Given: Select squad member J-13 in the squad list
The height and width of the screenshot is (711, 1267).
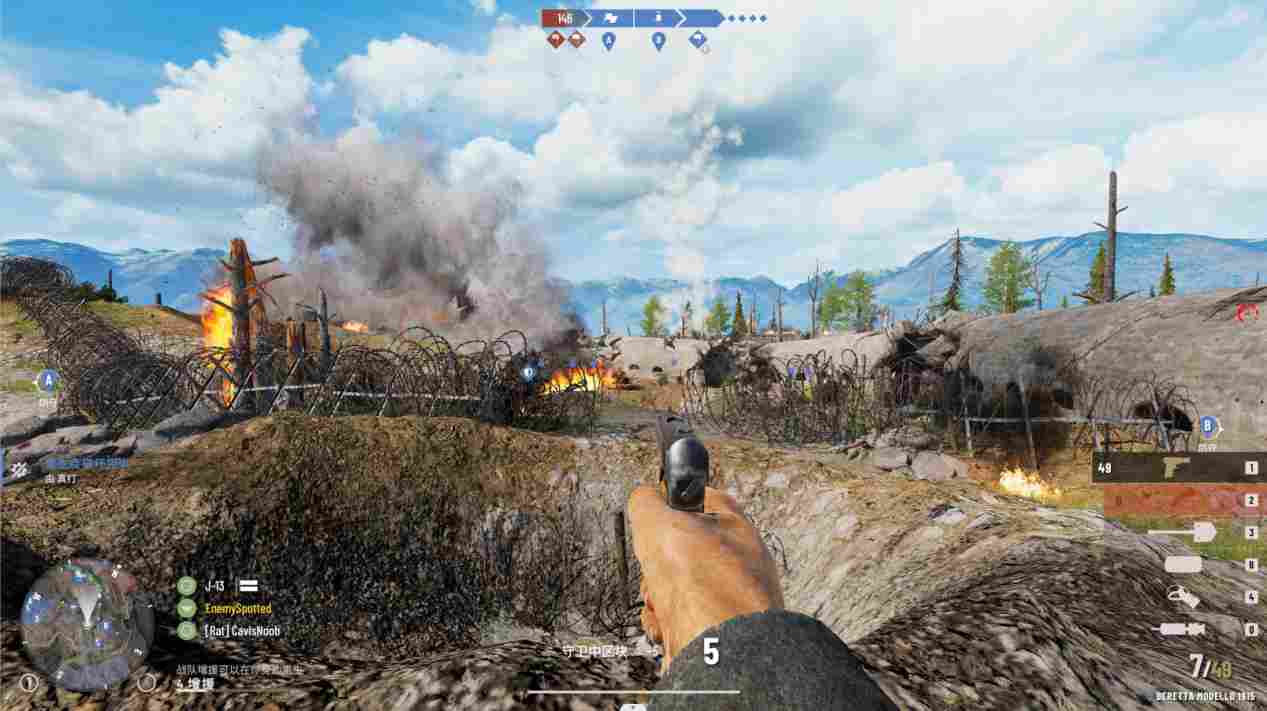Looking at the screenshot, I should (214, 586).
